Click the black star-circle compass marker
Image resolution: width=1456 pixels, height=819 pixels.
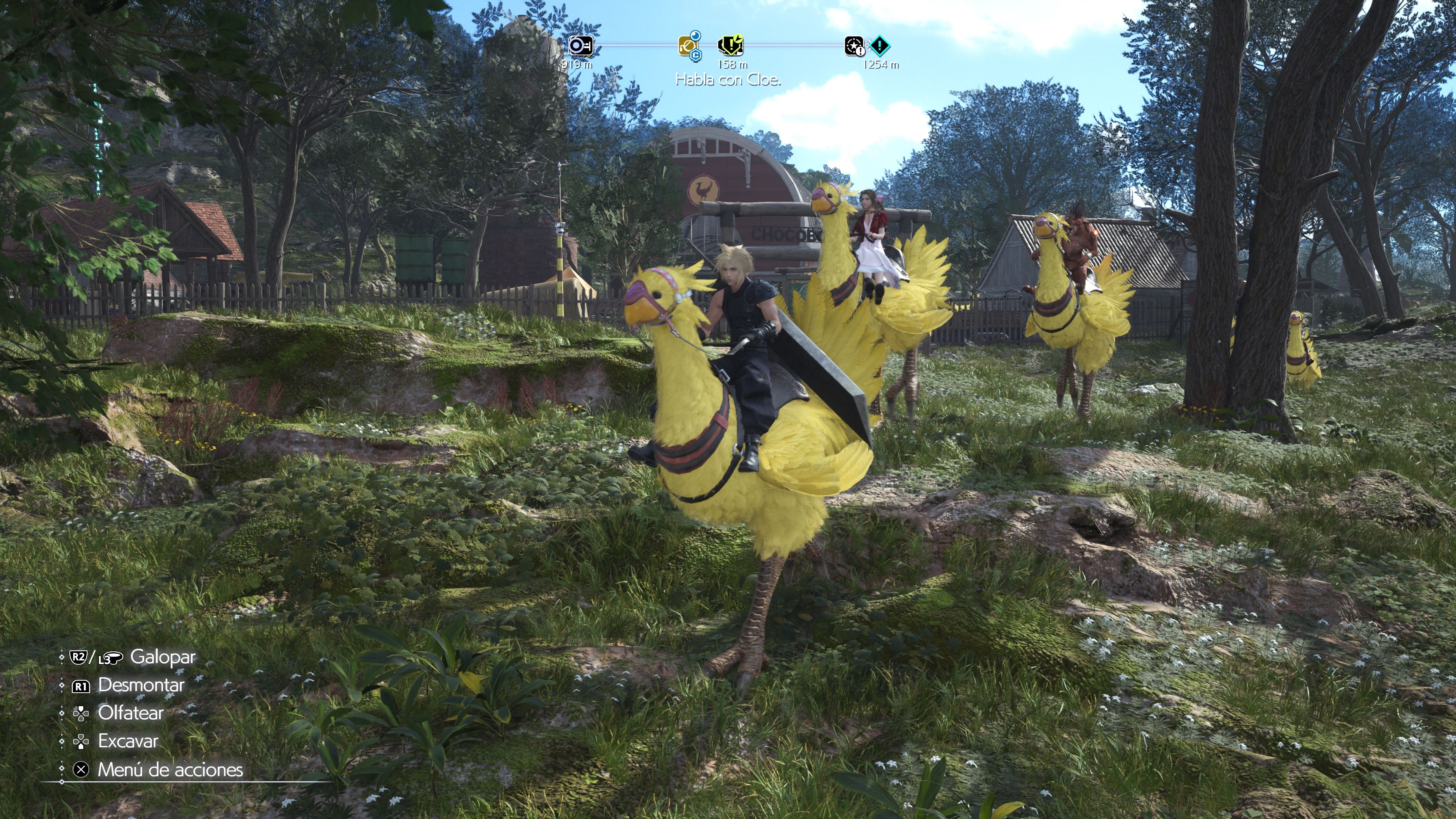click(854, 46)
